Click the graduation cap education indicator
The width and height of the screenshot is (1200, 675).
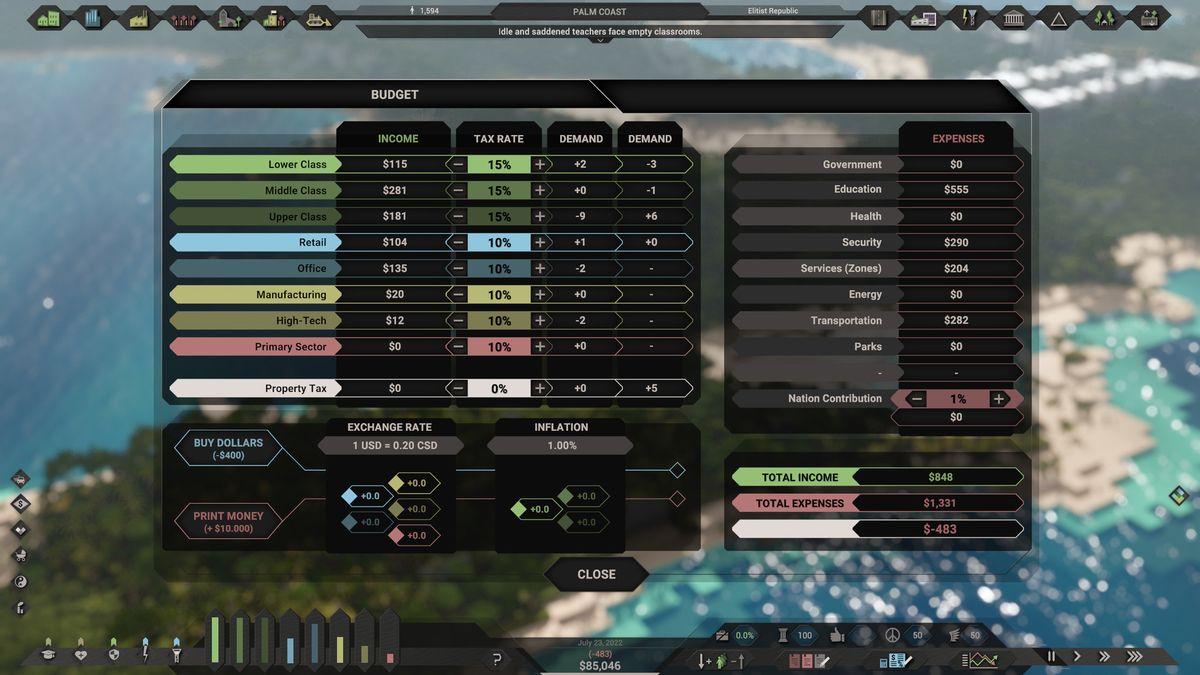tap(47, 654)
